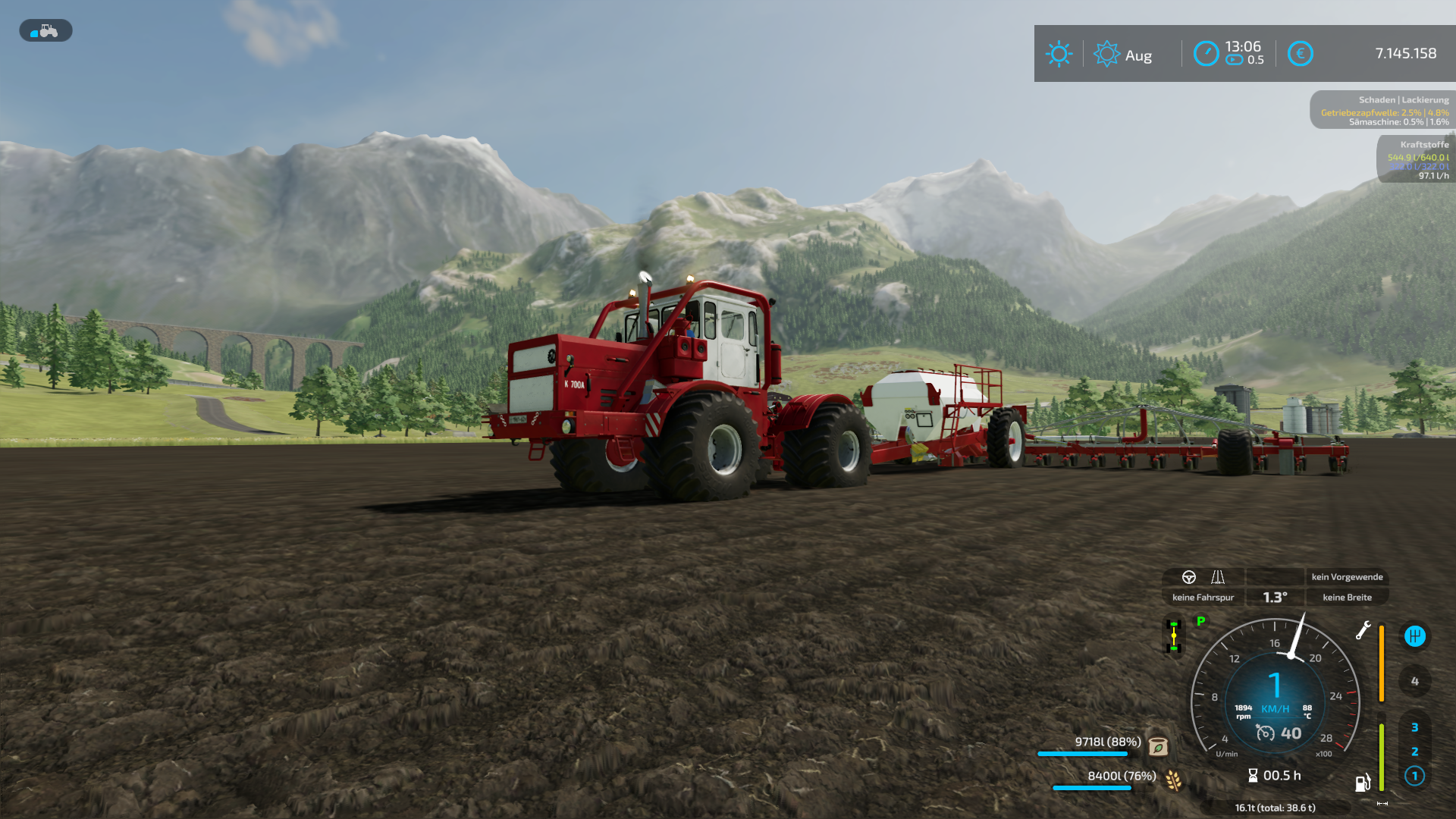Select the guidance lane track icon
The image size is (1456, 819).
coord(1218,577)
